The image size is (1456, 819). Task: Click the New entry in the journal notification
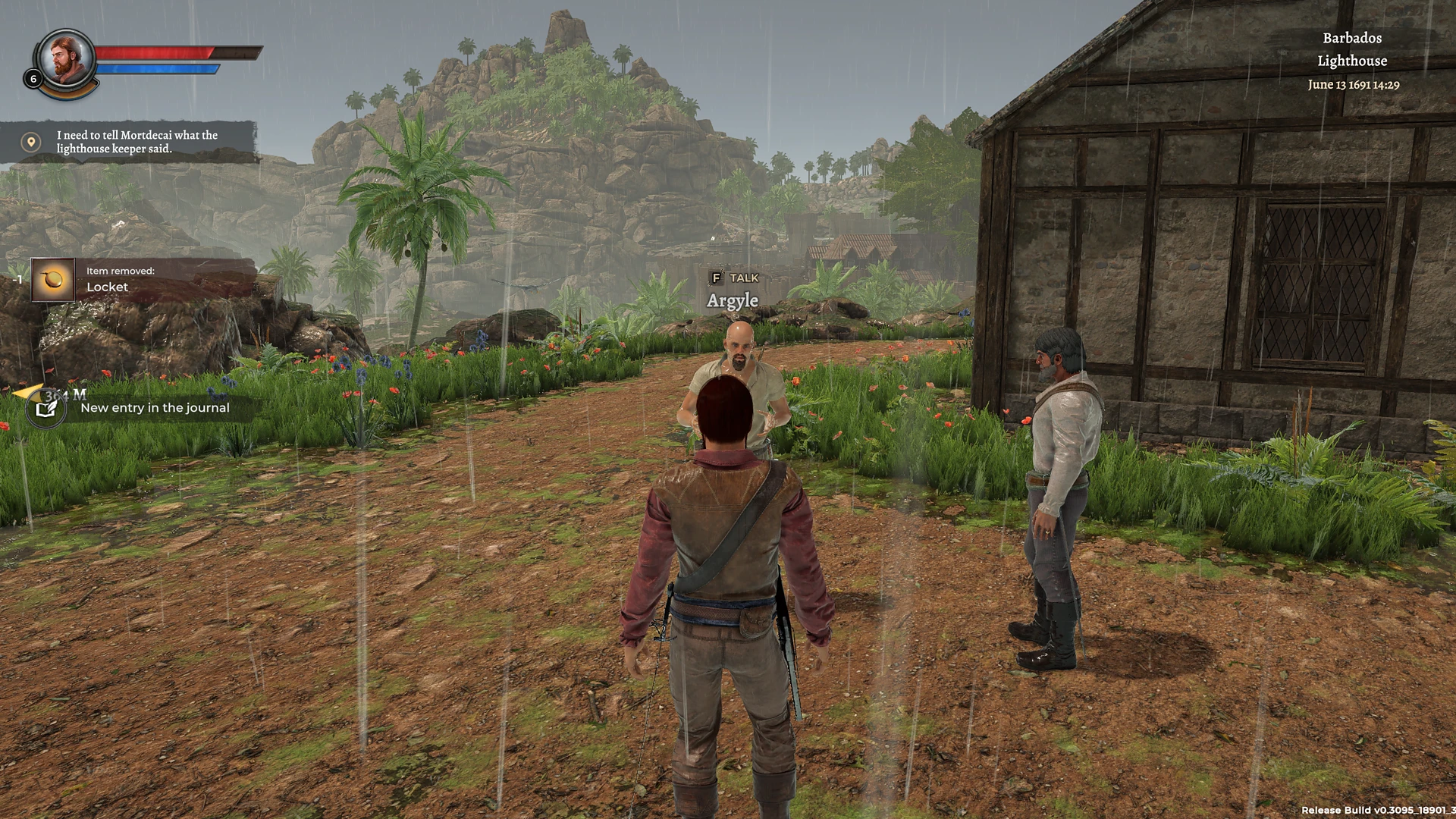pyautogui.click(x=155, y=407)
